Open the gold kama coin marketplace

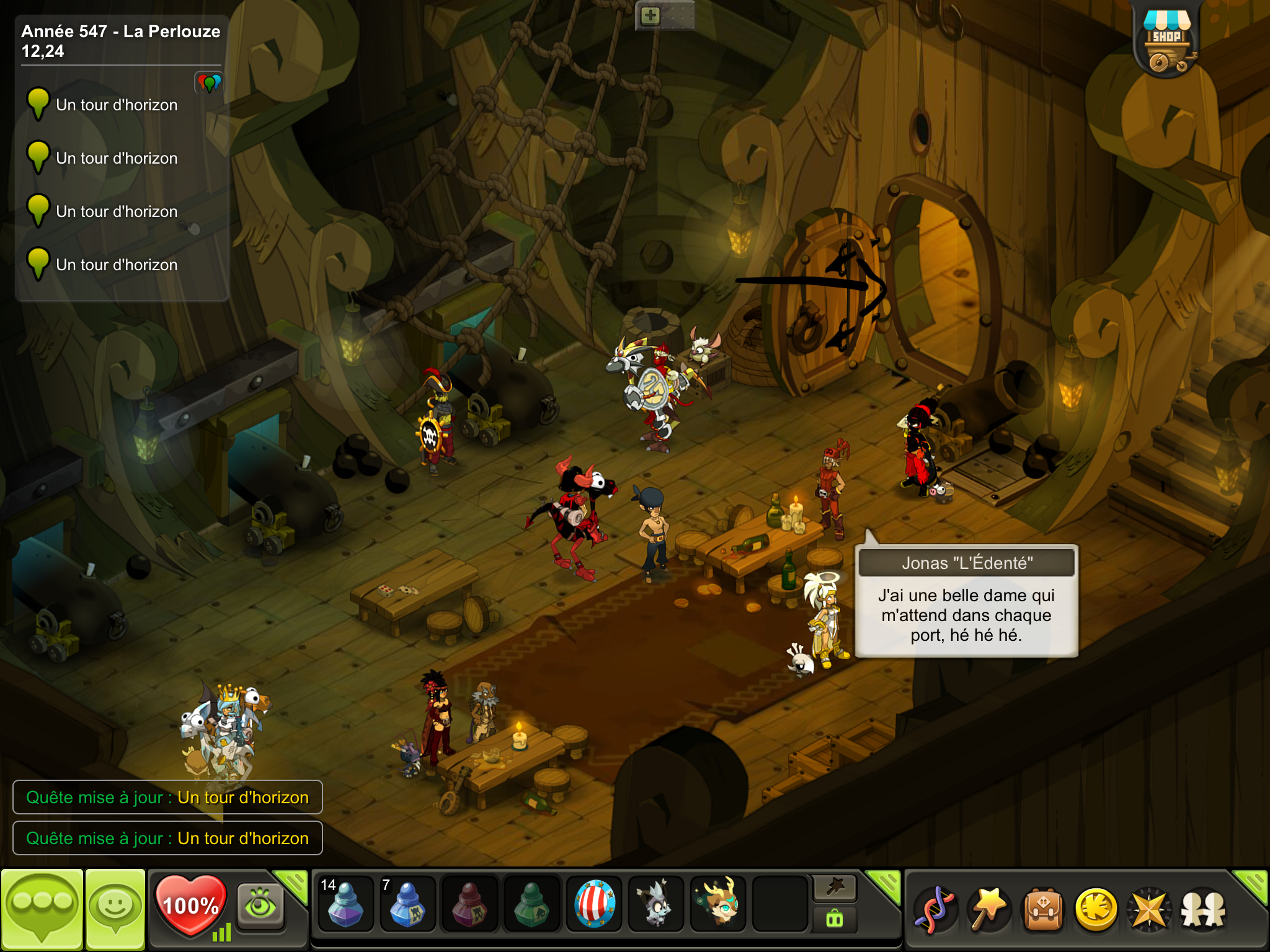tap(1096, 910)
